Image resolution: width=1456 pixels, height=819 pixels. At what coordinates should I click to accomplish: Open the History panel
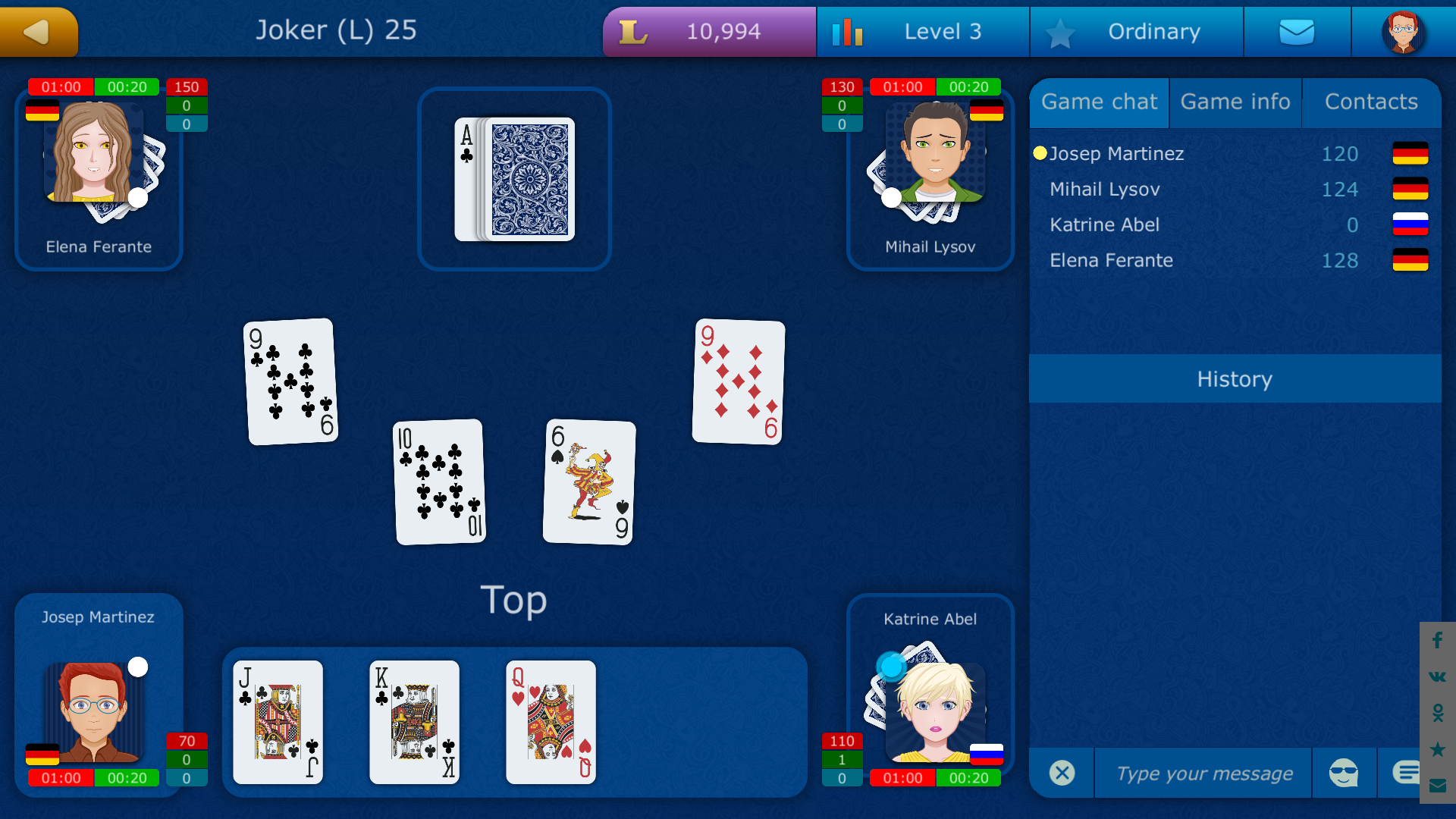pyautogui.click(x=1235, y=379)
